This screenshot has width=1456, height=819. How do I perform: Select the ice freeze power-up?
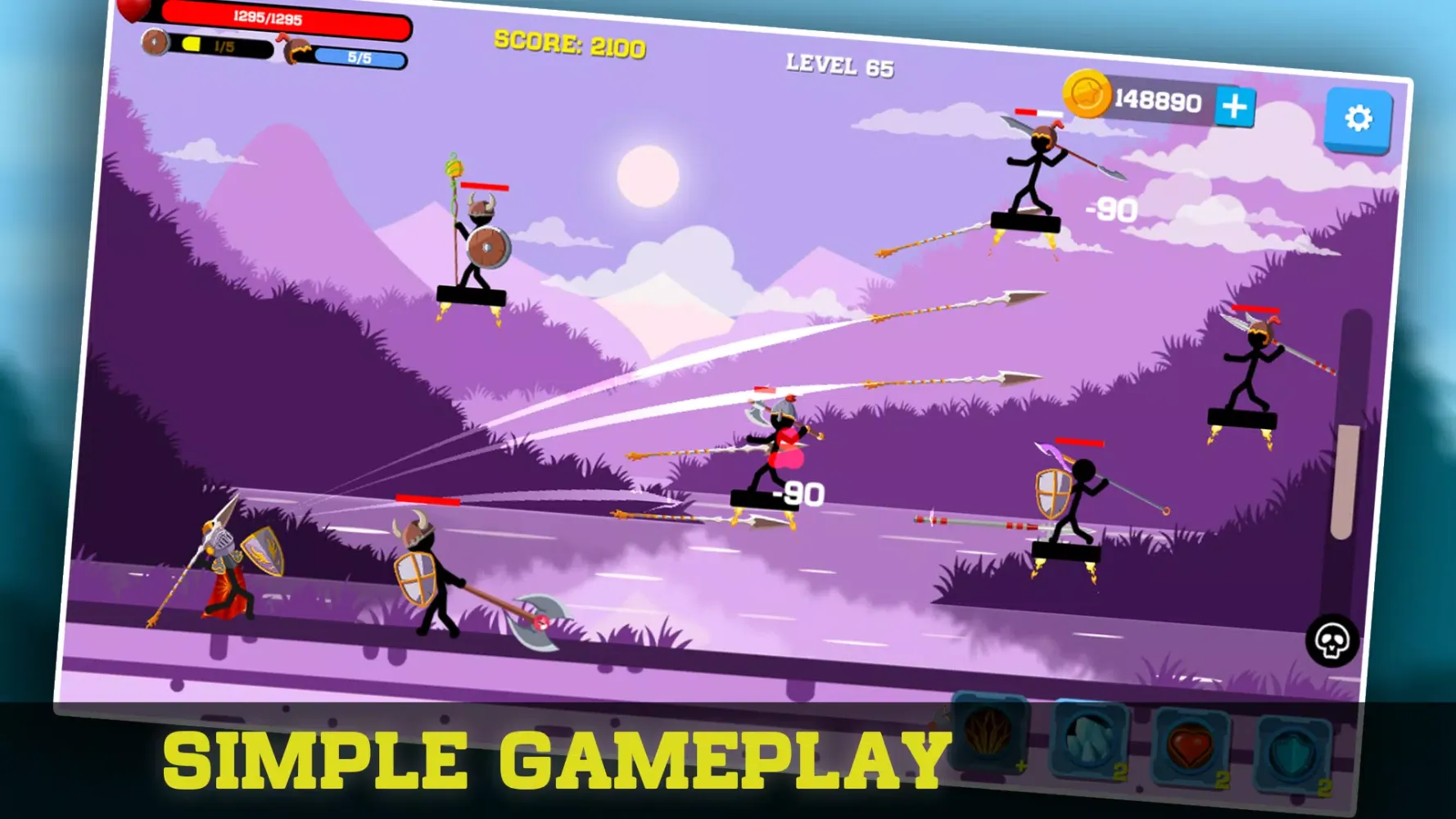[x=1088, y=741]
